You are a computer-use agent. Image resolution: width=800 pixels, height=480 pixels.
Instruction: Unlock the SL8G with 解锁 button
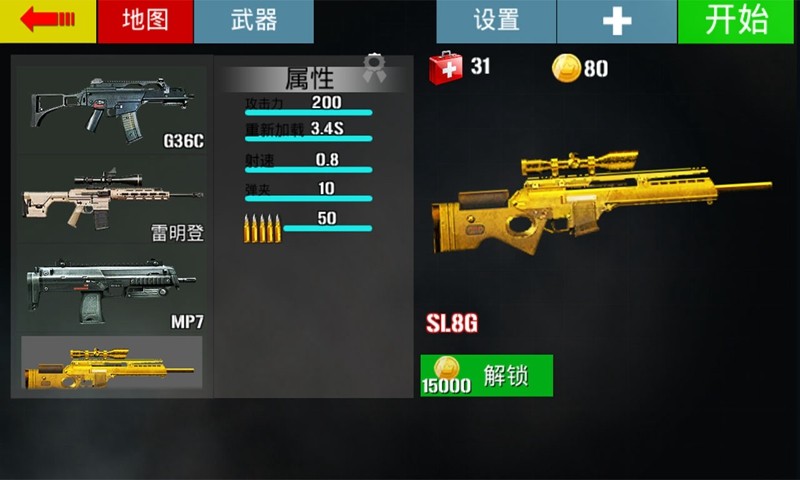(x=487, y=376)
